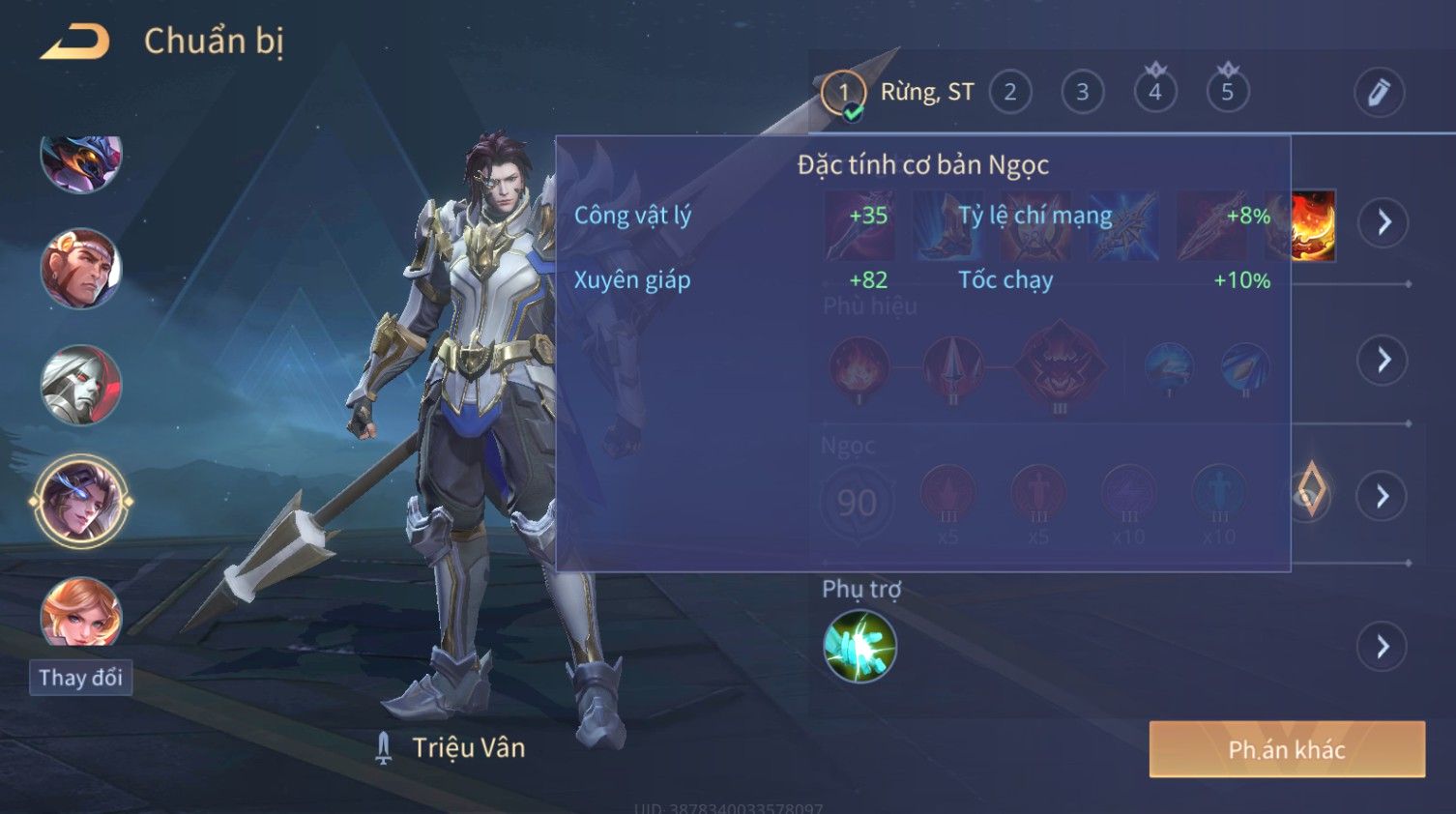Open the Phụ trợ selection arrow
This screenshot has height=814, width=1456.
[x=1383, y=647]
